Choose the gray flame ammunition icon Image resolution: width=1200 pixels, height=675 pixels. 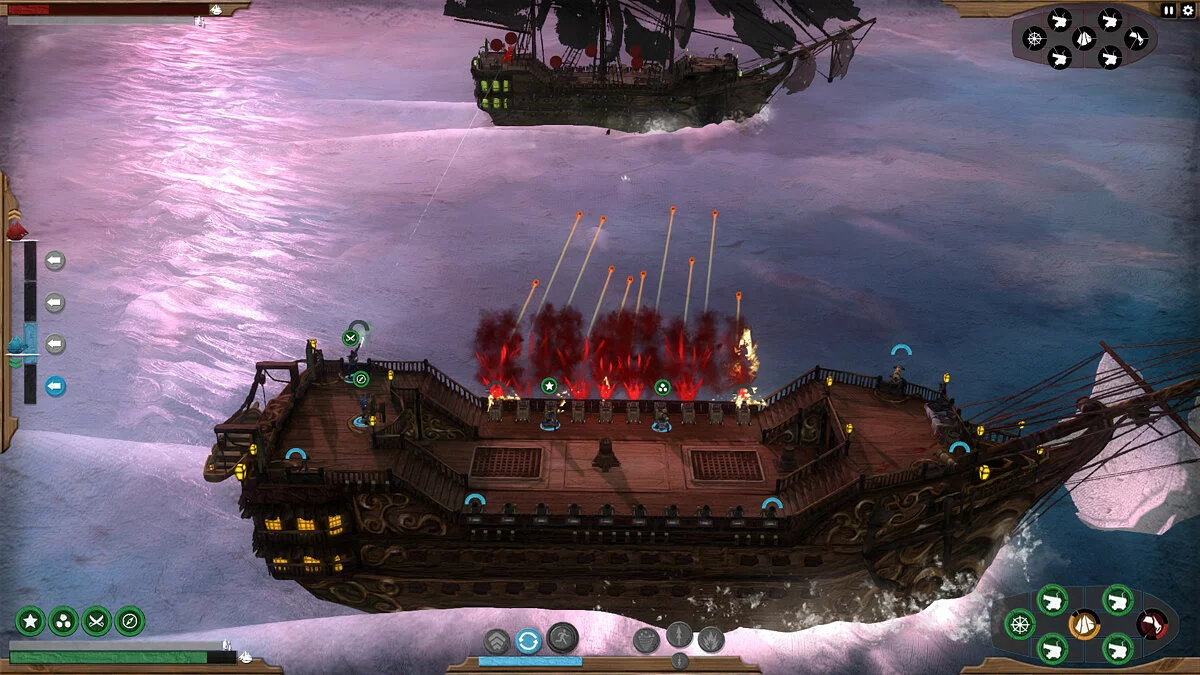(x=711, y=639)
